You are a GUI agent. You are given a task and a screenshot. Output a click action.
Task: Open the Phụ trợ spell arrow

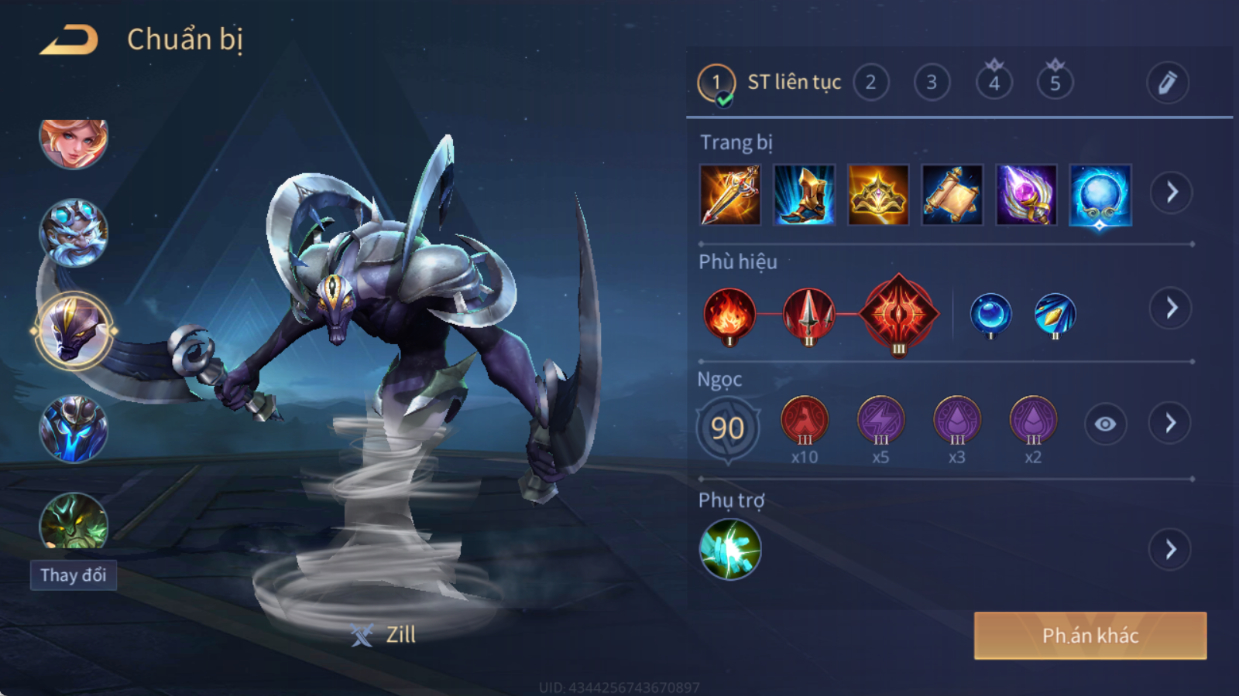coord(1170,549)
